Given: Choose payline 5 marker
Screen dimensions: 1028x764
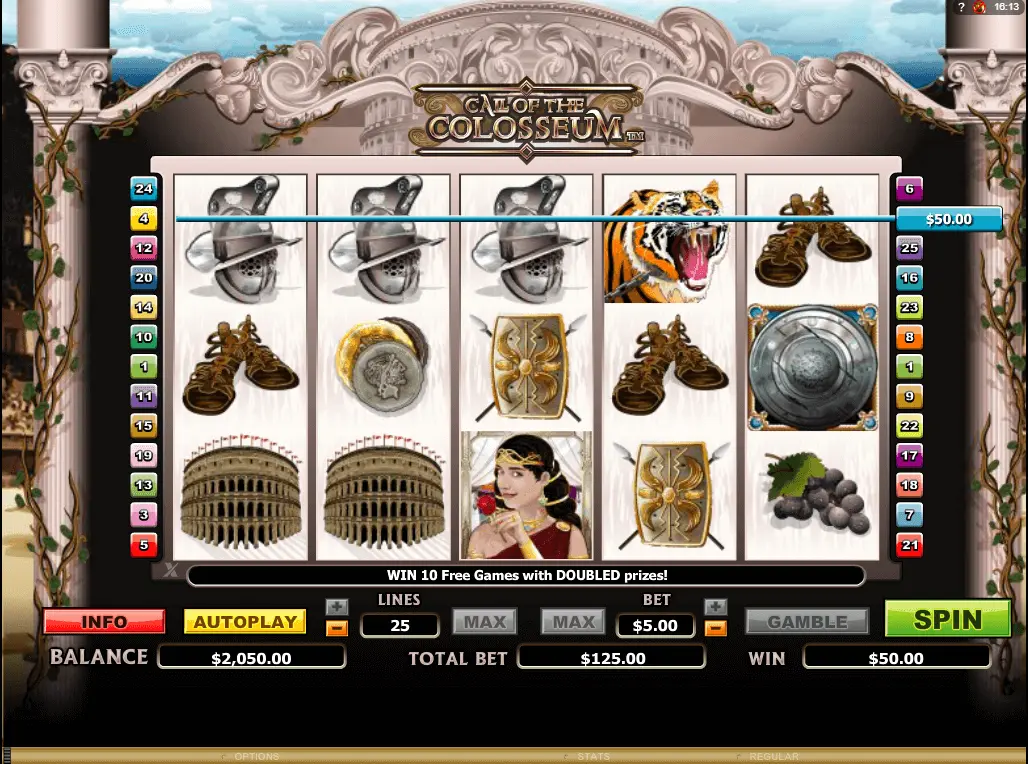Looking at the screenshot, I should (x=144, y=545).
